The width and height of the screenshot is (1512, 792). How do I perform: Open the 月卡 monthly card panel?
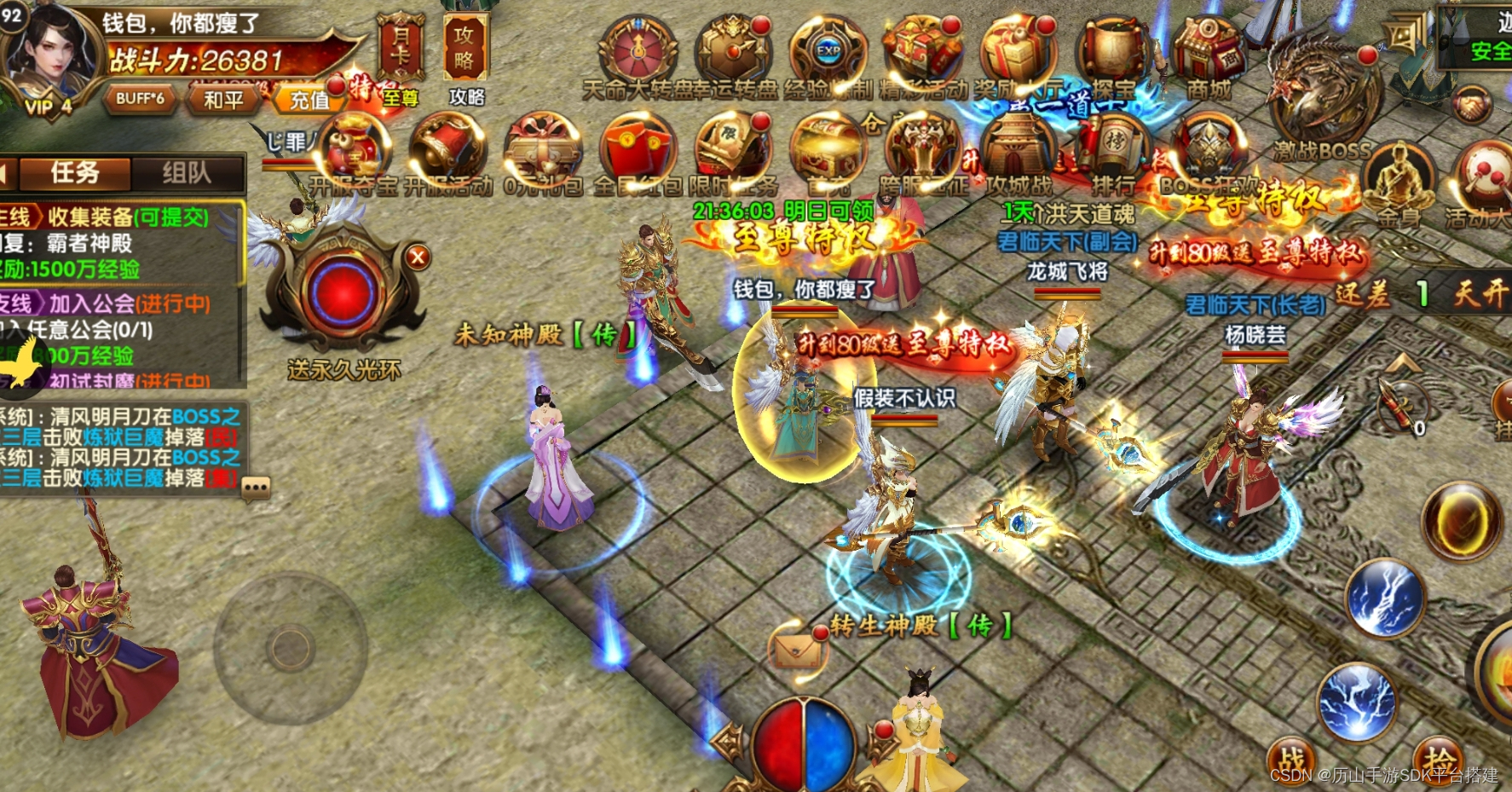(400, 47)
